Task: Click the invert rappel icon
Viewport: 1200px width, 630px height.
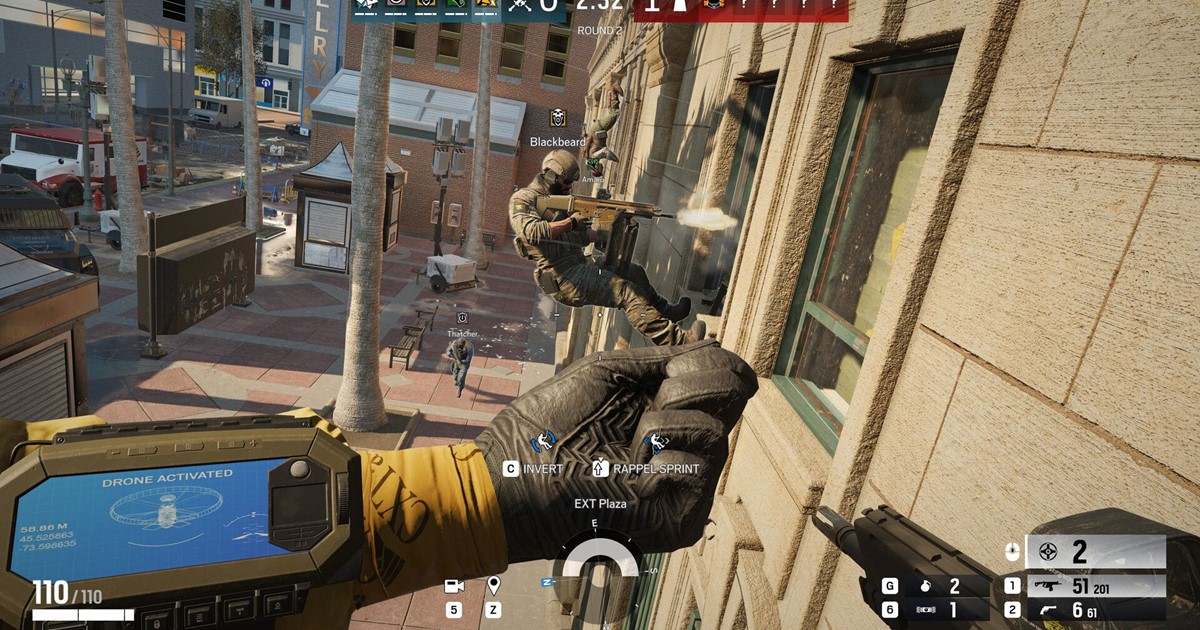Action: (x=546, y=441)
